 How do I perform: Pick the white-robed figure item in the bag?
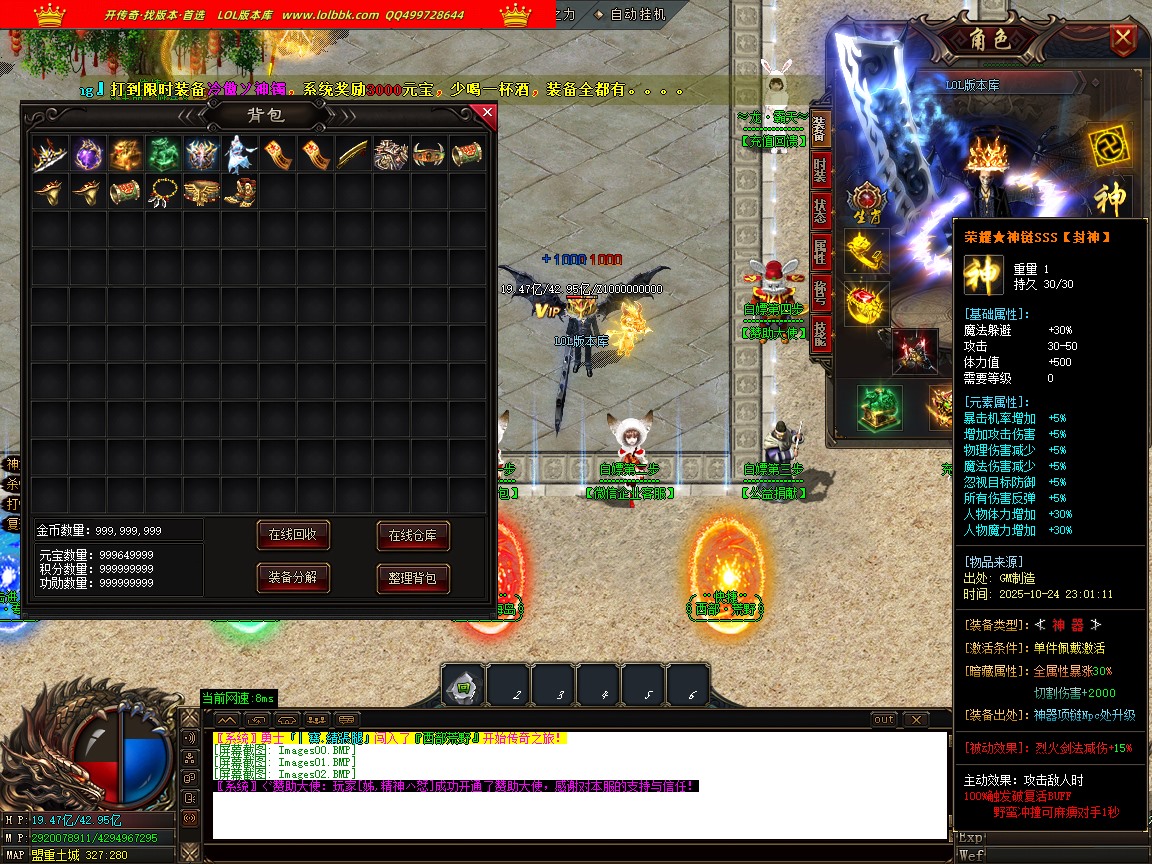(x=240, y=155)
